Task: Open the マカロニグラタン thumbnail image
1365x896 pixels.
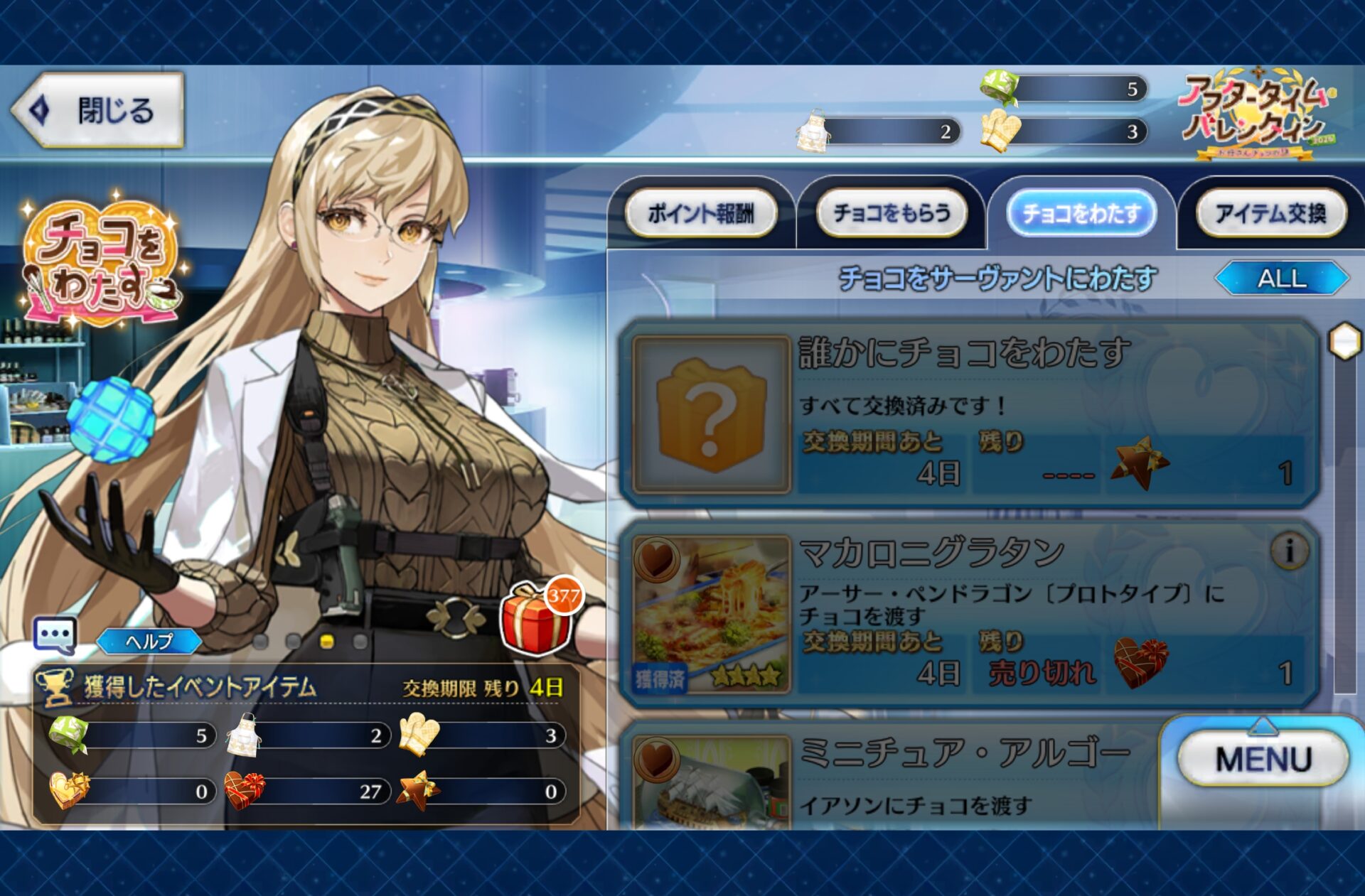Action: (712, 614)
